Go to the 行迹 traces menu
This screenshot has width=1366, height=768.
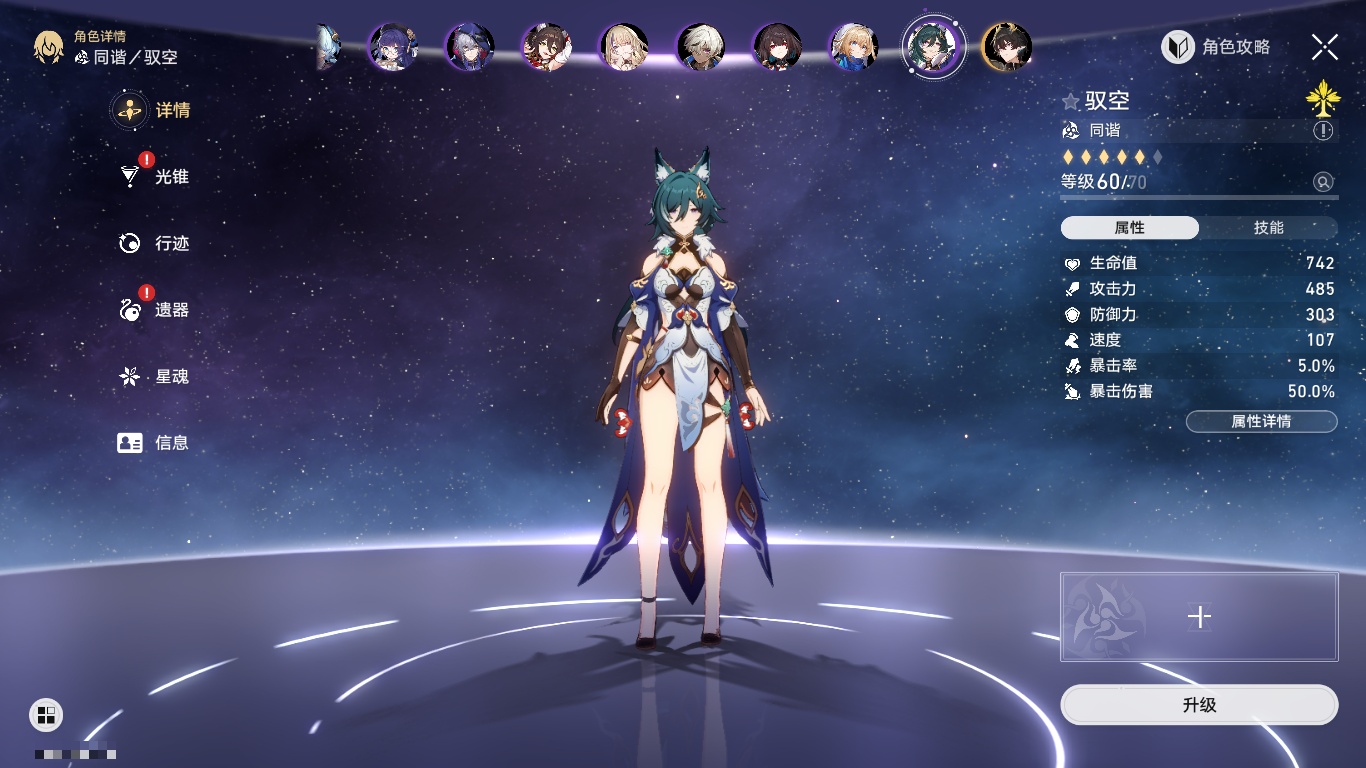point(154,243)
